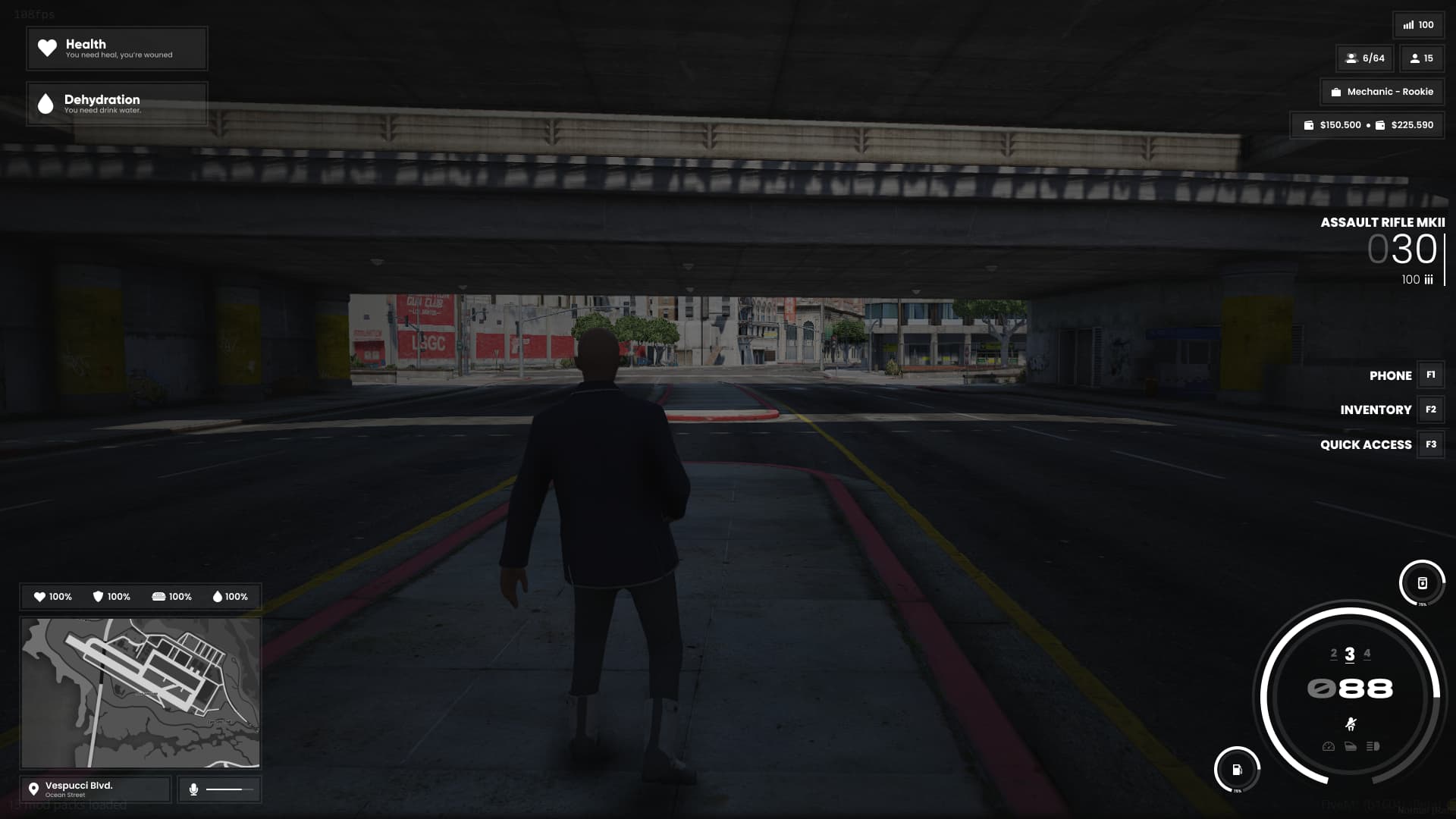Click the players online 6/64 icon

click(1352, 58)
